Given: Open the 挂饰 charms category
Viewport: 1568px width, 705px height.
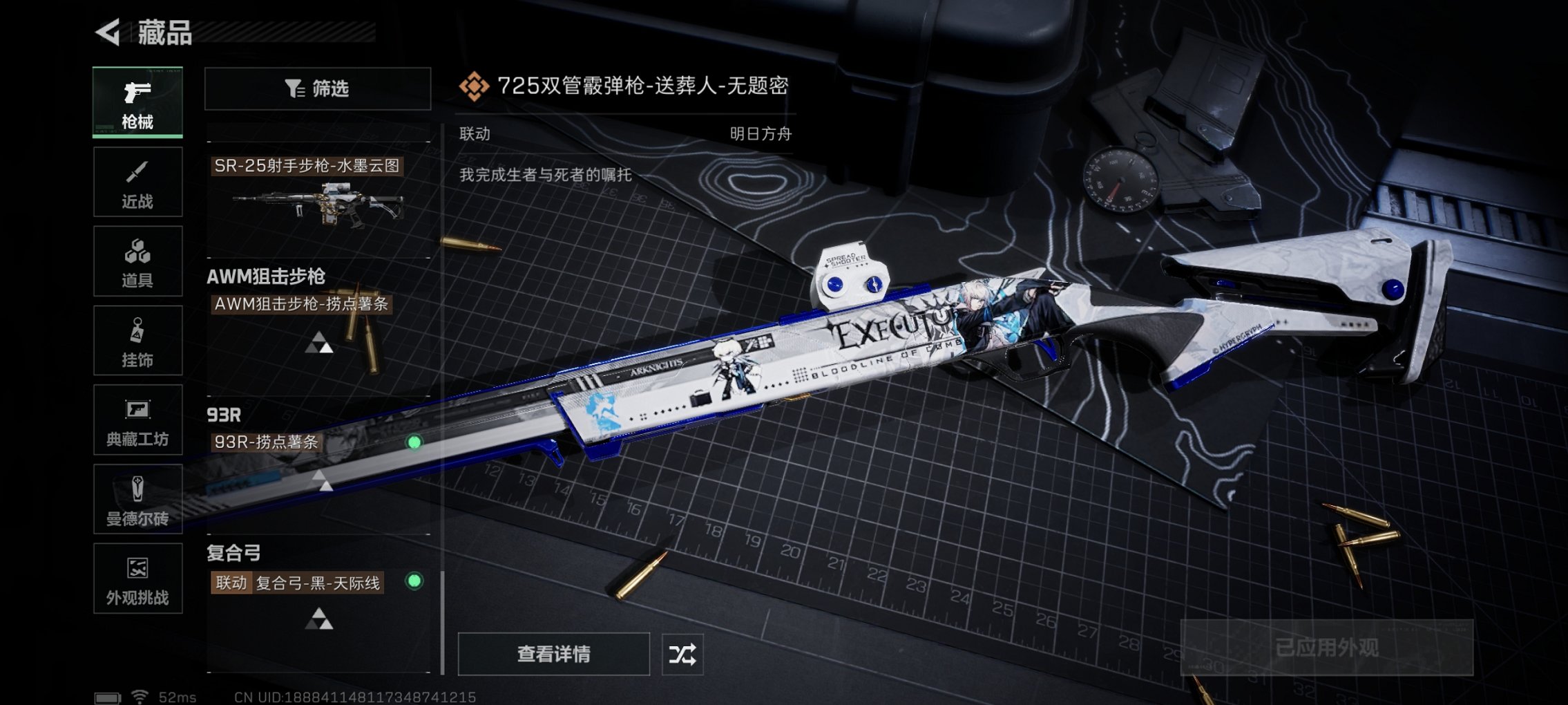Looking at the screenshot, I should coord(137,340).
